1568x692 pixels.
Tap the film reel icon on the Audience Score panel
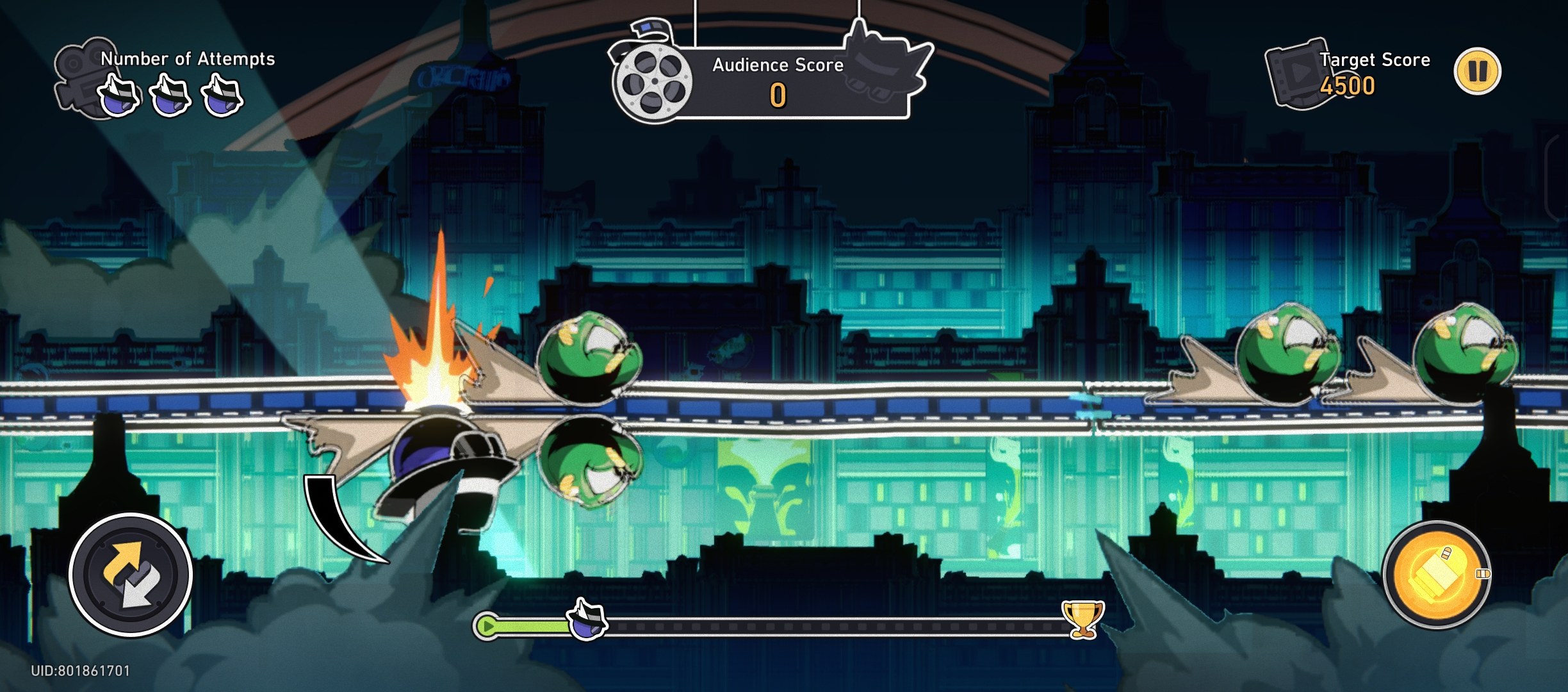(x=653, y=82)
